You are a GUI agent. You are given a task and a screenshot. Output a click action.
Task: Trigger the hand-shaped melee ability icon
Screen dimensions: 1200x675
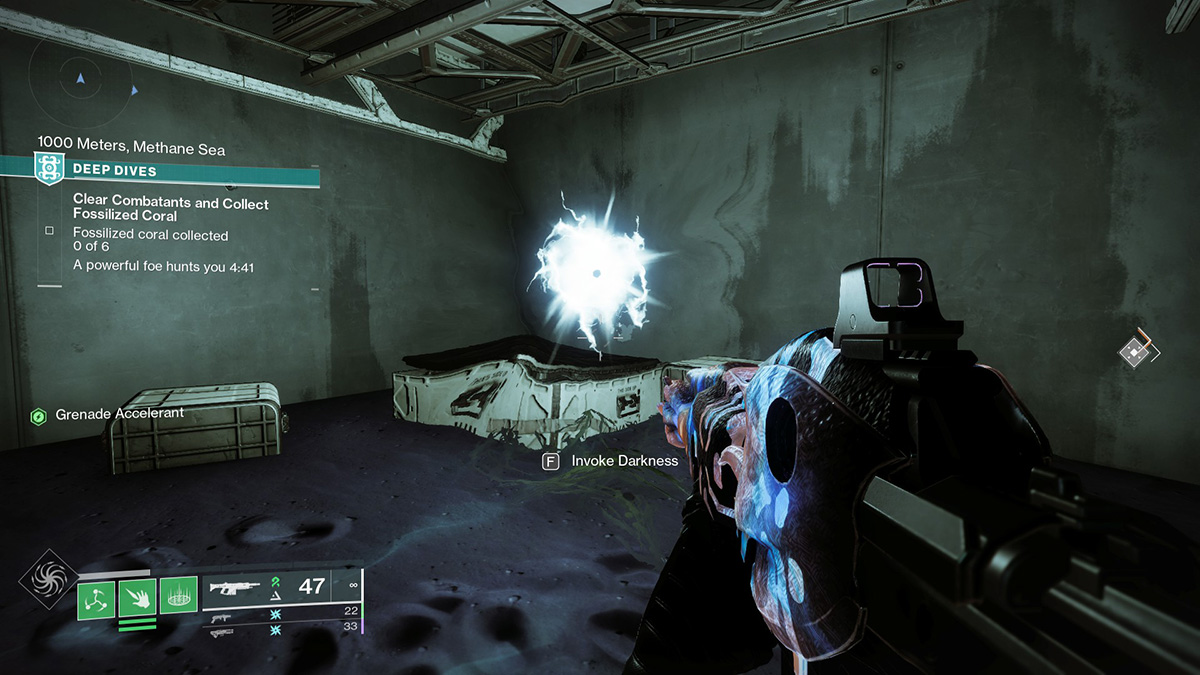click(136, 598)
